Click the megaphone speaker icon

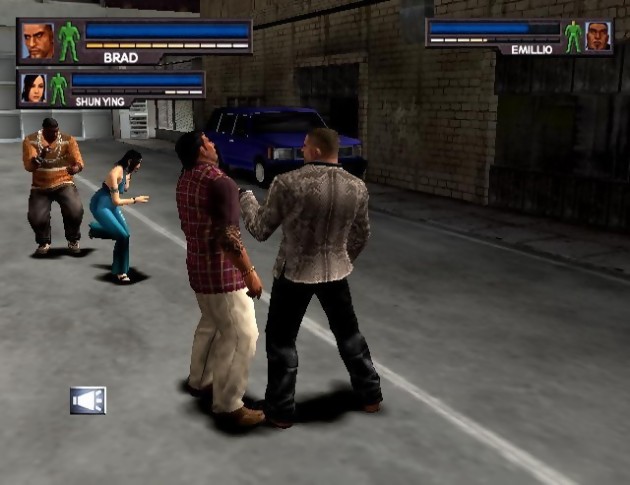tap(88, 400)
